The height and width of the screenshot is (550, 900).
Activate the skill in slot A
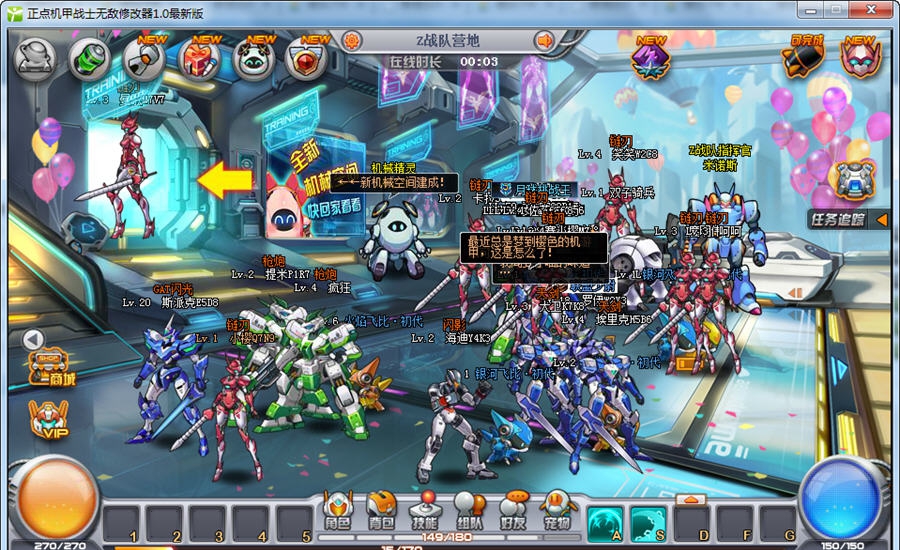coord(606,522)
